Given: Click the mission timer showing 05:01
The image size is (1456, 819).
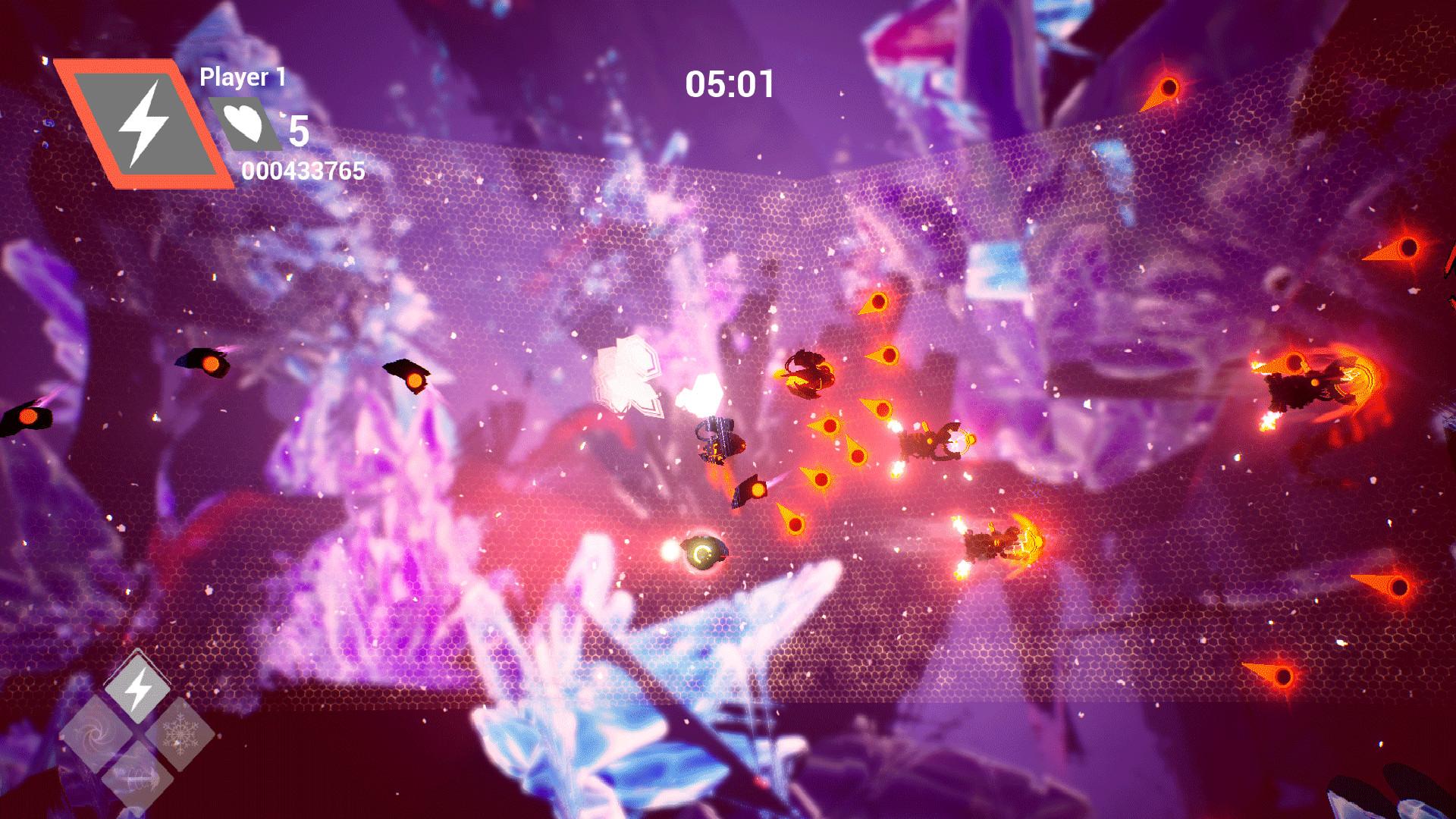Looking at the screenshot, I should pos(730,84).
